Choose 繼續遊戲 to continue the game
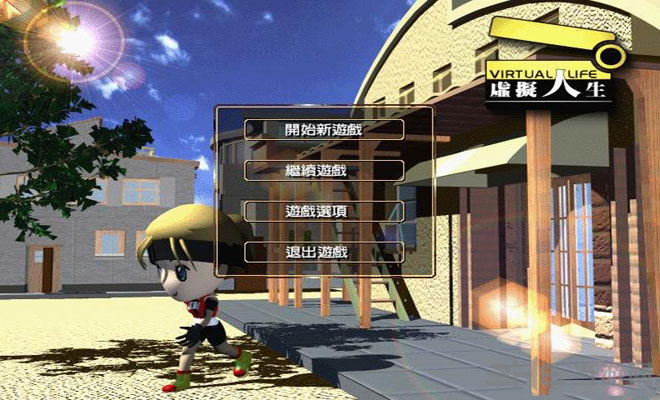Screen dimensions: 660x400 tap(324, 171)
